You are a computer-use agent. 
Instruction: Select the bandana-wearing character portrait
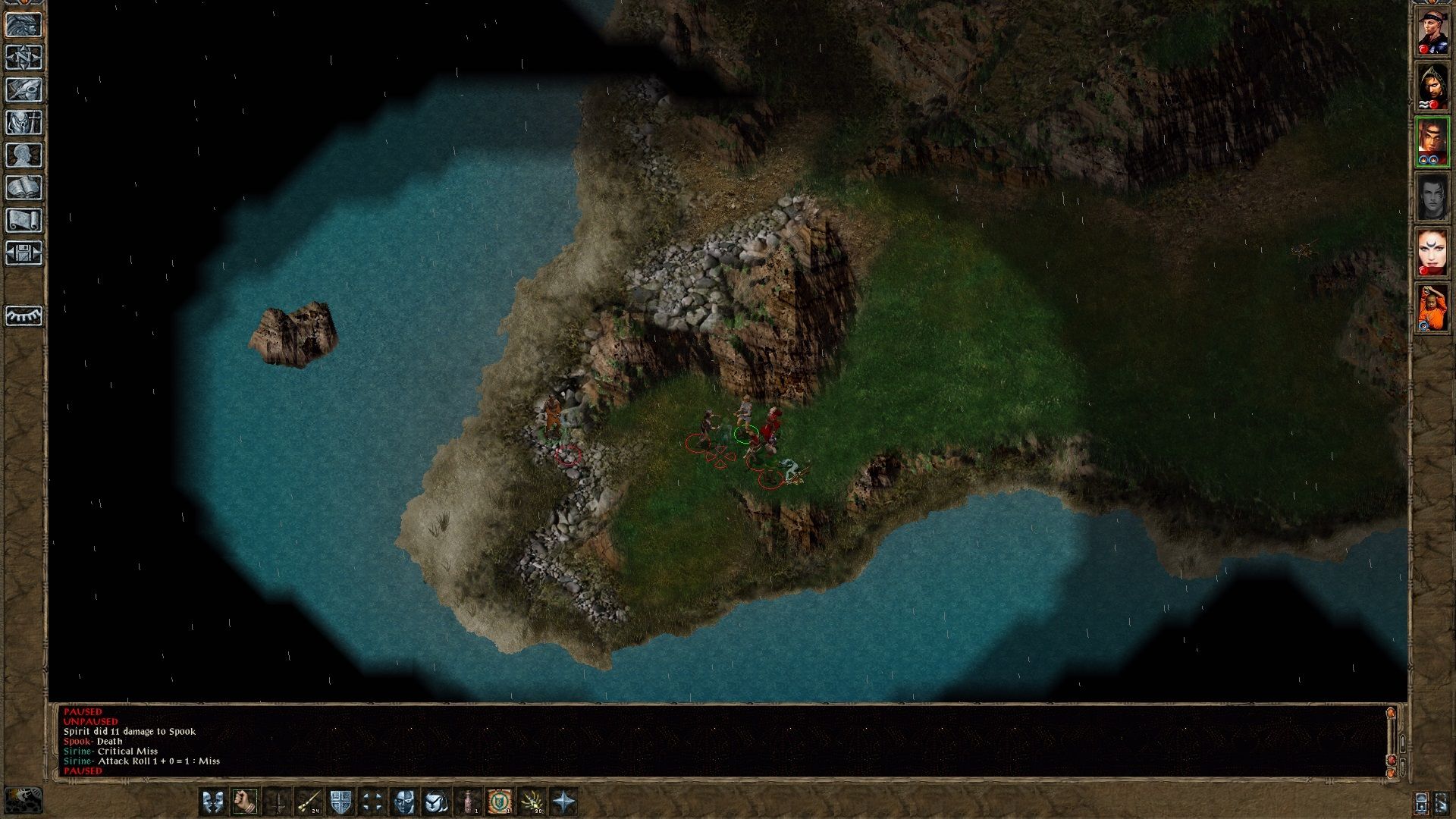coord(1432,31)
